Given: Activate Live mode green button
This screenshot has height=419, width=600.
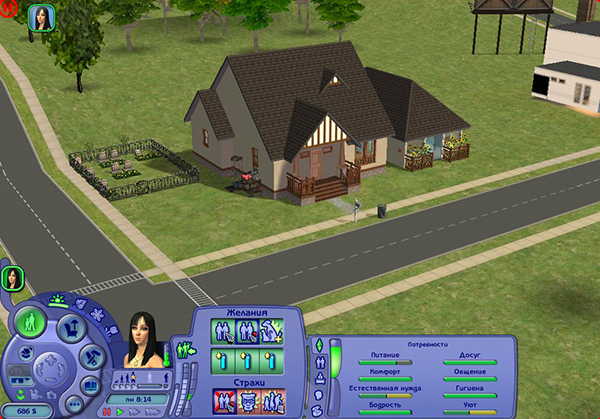Looking at the screenshot, I should click(x=30, y=323).
